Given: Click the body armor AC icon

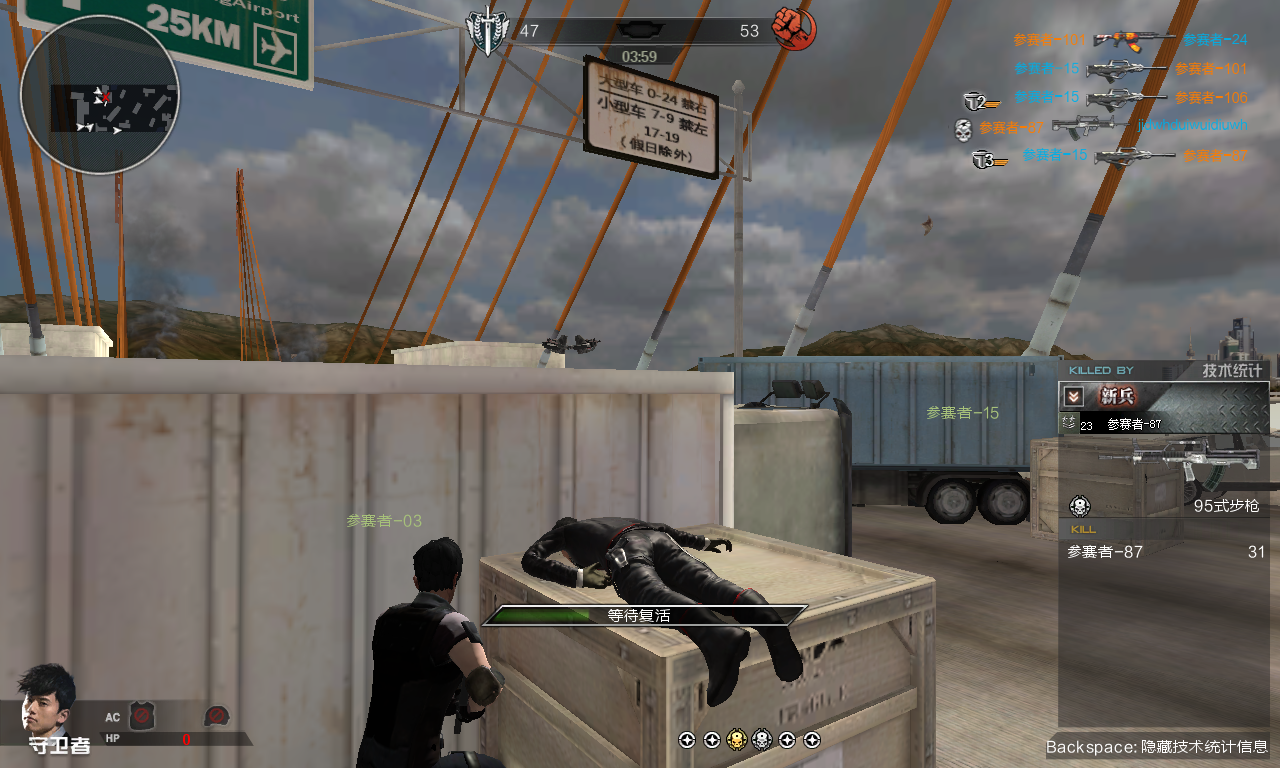Looking at the screenshot, I should [141, 715].
